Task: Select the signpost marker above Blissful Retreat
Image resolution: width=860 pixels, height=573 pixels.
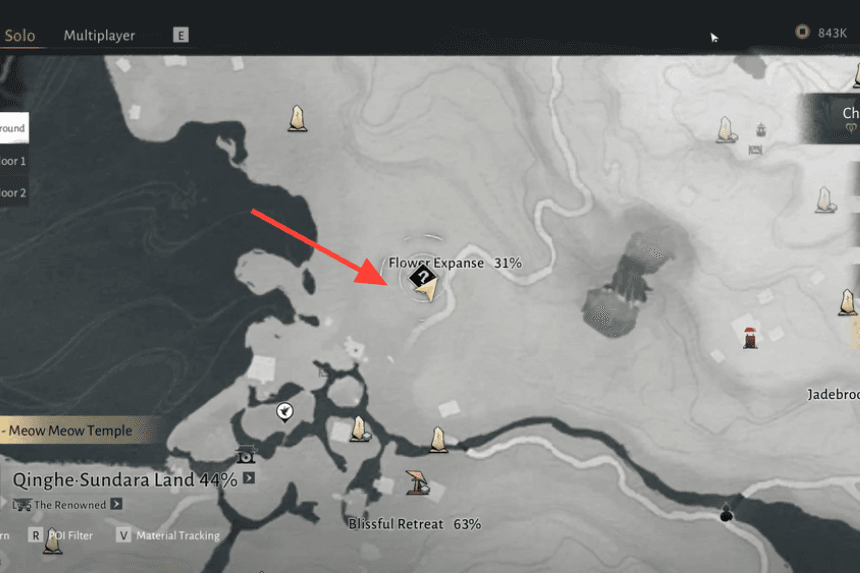Action: point(416,482)
